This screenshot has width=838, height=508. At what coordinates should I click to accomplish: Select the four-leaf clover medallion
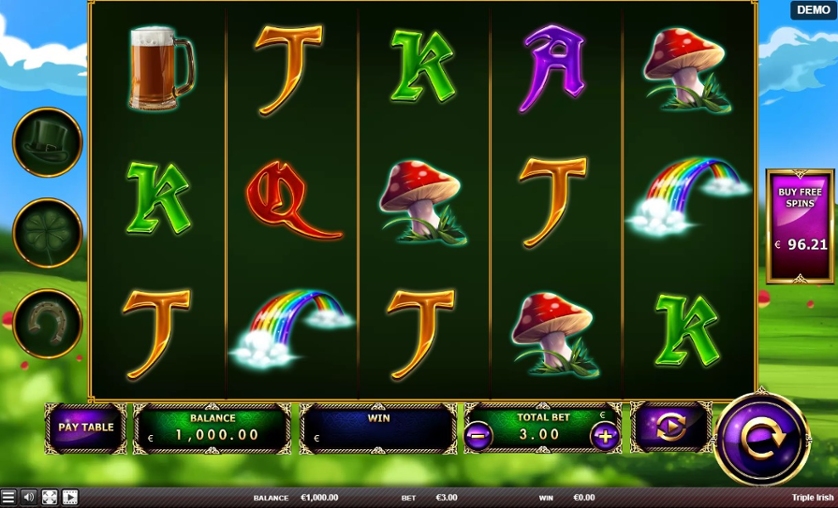pyautogui.click(x=47, y=232)
